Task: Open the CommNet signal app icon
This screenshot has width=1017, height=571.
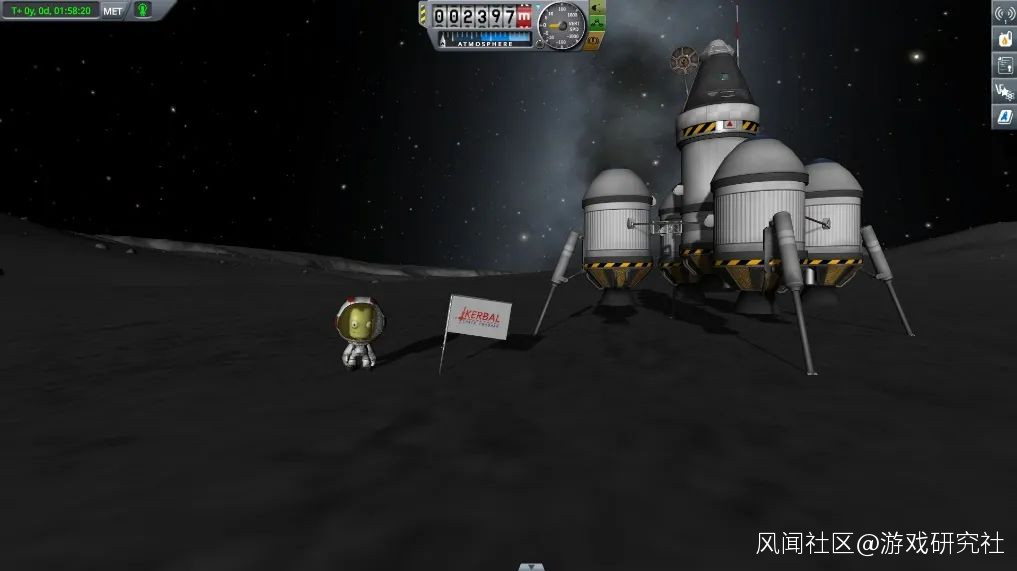Action: pyautogui.click(x=1003, y=13)
